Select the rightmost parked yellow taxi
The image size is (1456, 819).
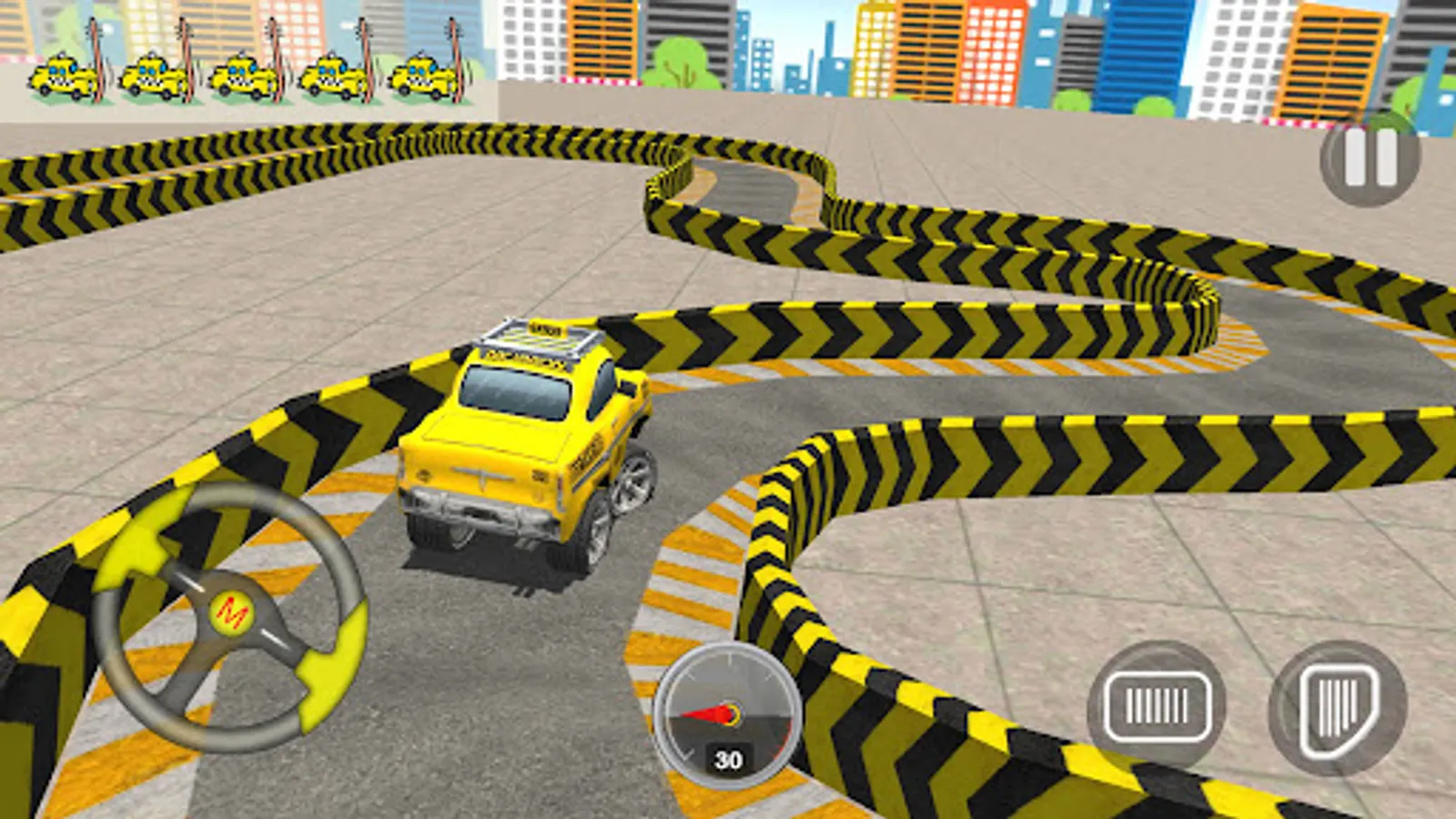coord(420,77)
